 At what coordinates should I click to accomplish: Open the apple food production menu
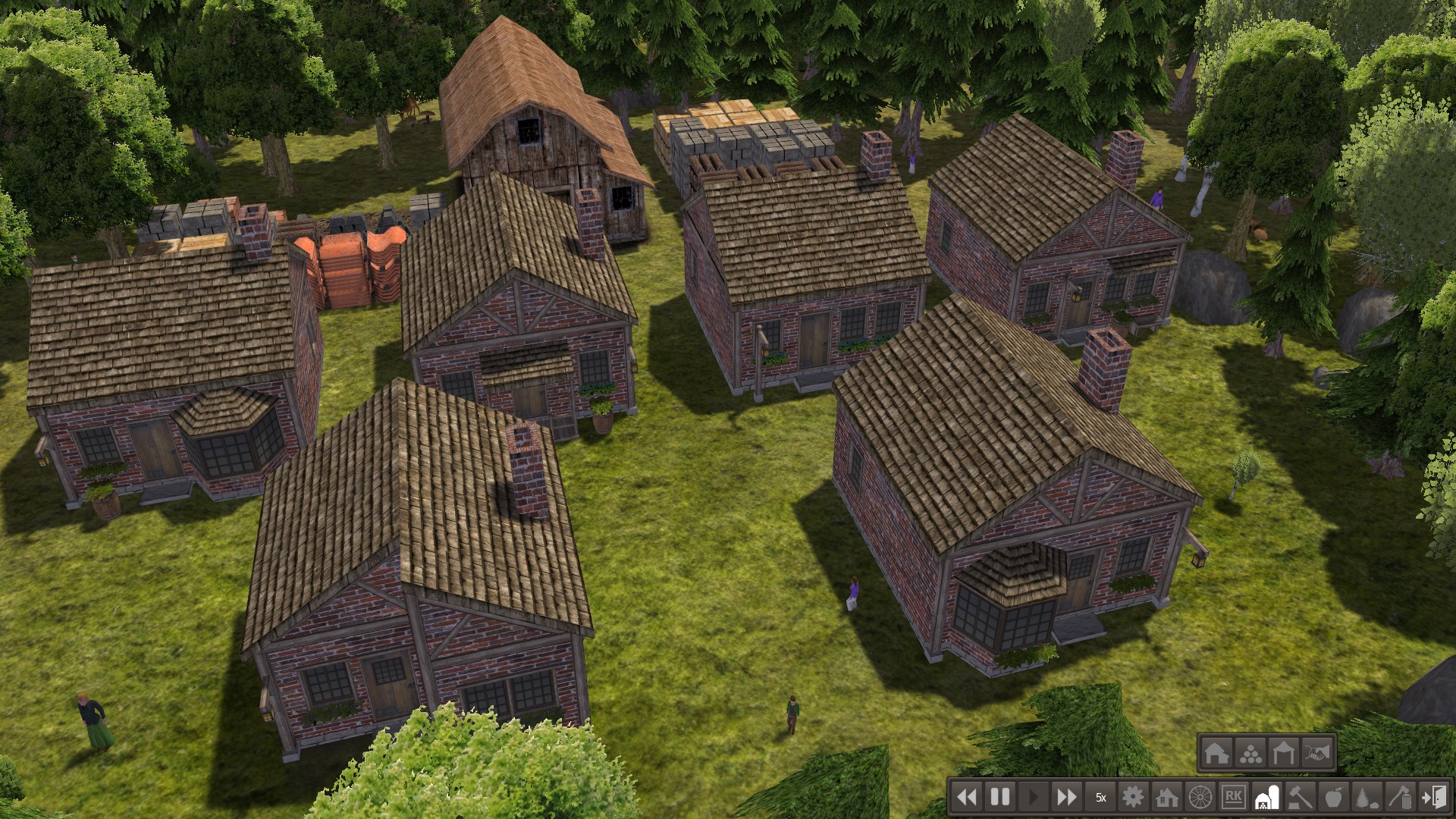1333,797
